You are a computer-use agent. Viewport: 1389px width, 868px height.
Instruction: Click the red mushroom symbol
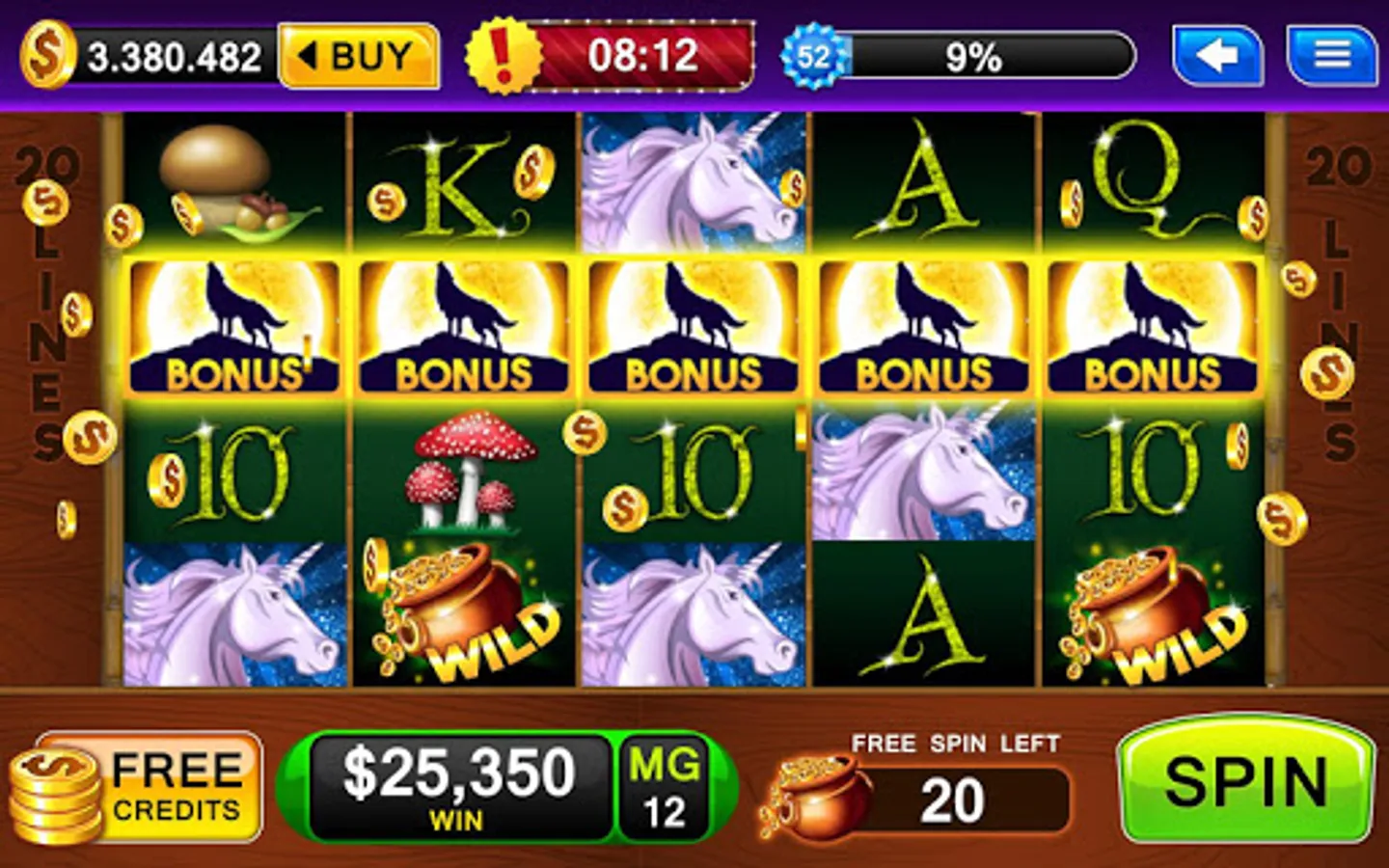(461, 473)
